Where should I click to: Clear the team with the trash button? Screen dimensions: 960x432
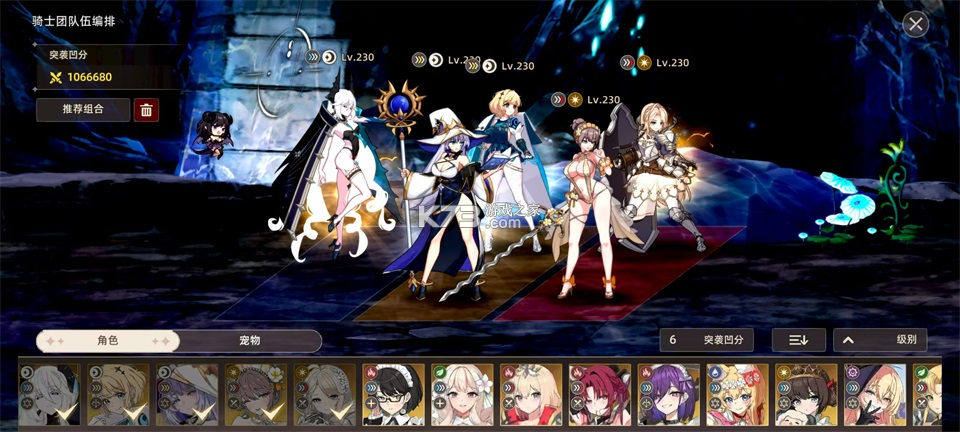pyautogui.click(x=146, y=110)
